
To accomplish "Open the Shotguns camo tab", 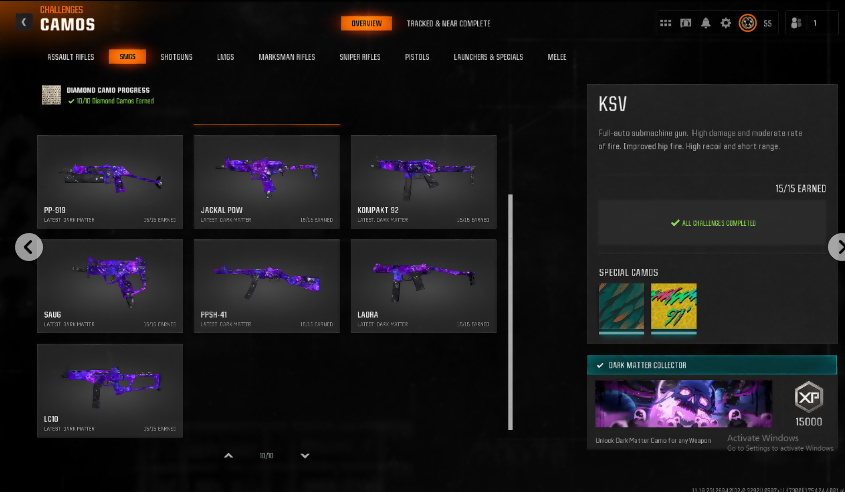I will [177, 57].
